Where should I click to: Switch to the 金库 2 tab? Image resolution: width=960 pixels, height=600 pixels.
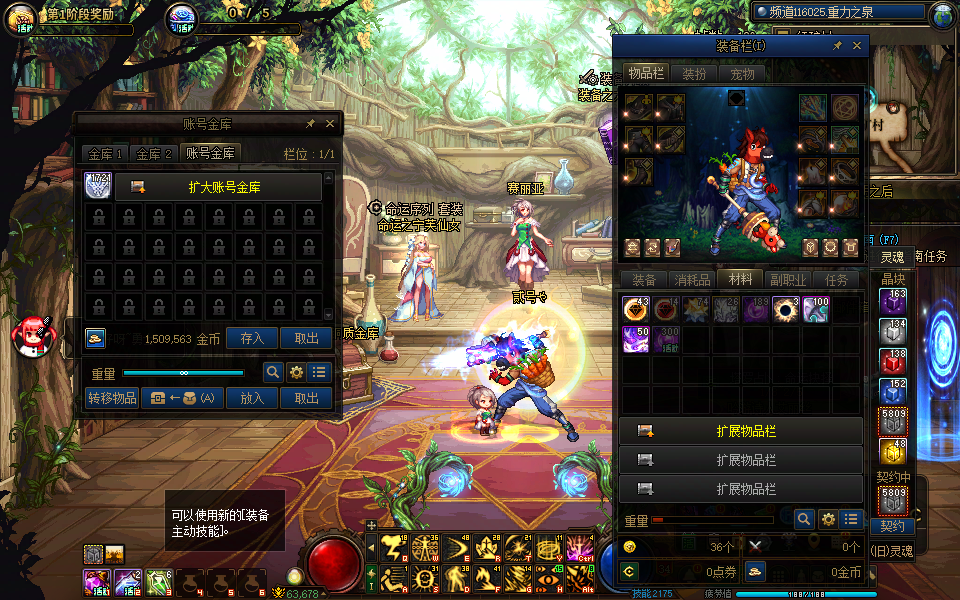pos(155,153)
